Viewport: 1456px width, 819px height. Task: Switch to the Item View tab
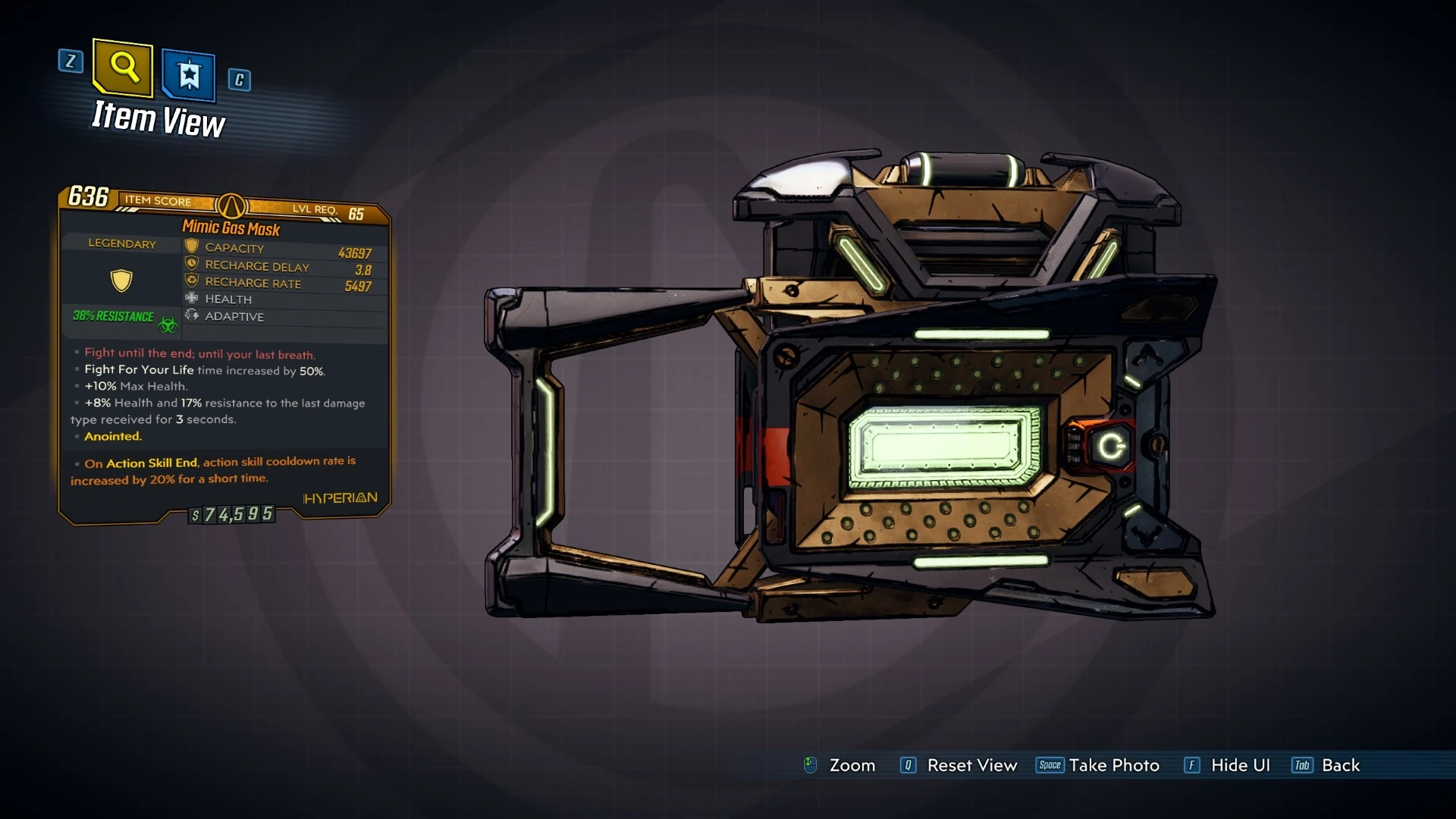pos(158,119)
